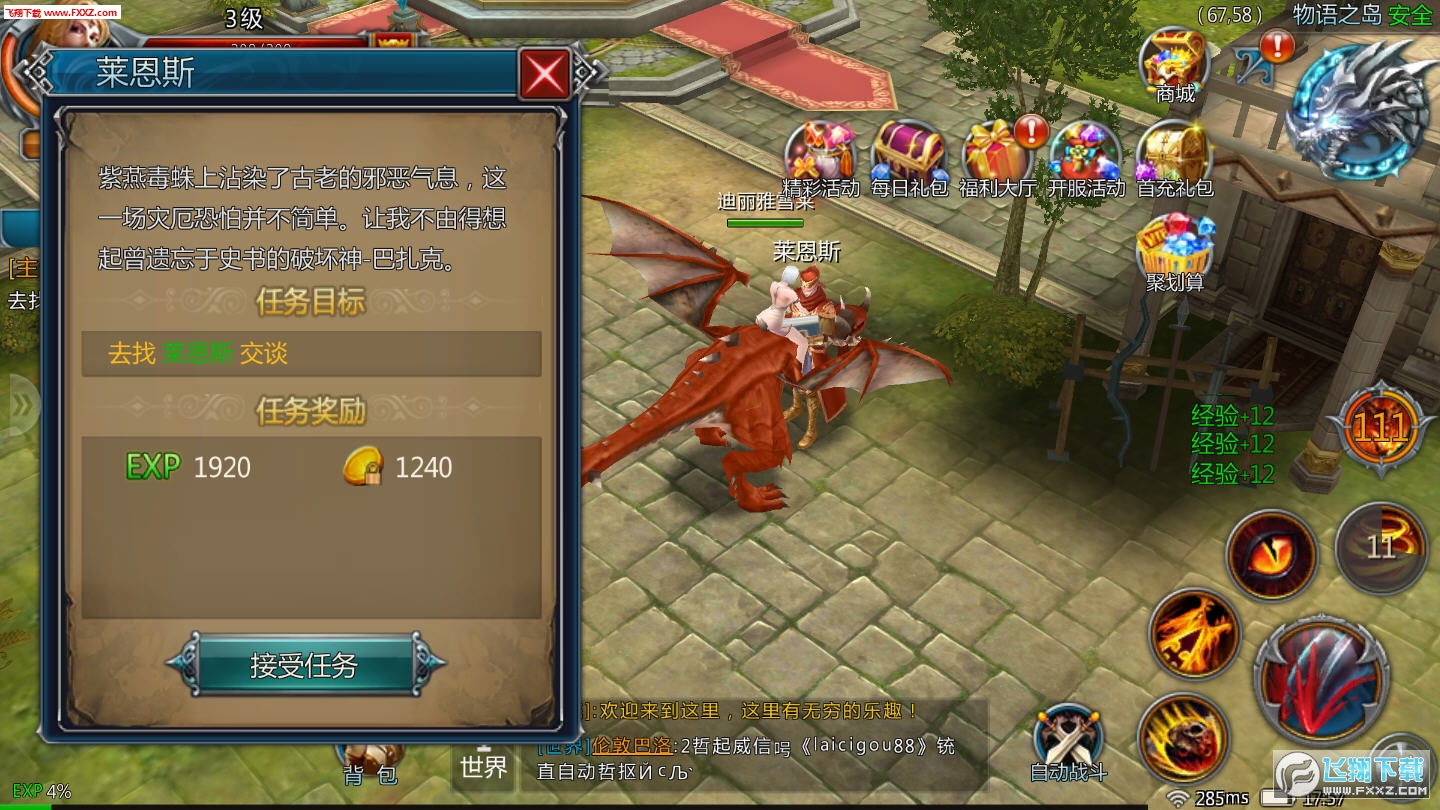Activate the red dragon eye skill
Screen dimensions: 1440x810
(x=1272, y=555)
